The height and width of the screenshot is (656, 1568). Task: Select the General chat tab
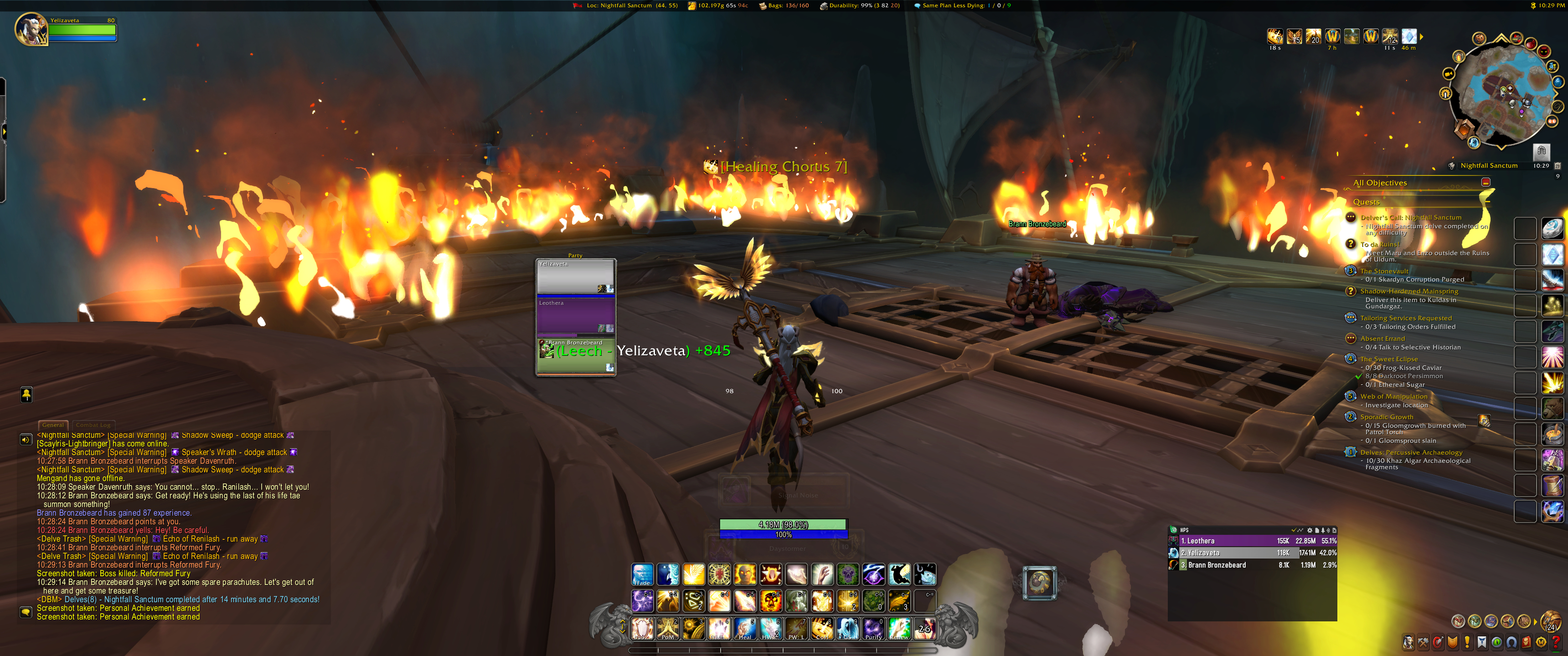coord(53,425)
